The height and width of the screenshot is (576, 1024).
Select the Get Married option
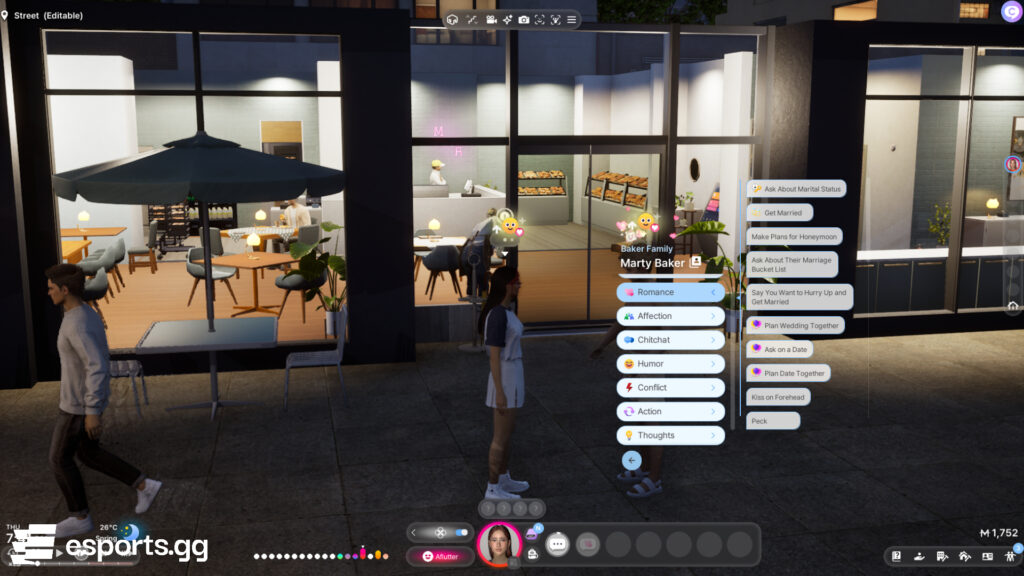780,213
